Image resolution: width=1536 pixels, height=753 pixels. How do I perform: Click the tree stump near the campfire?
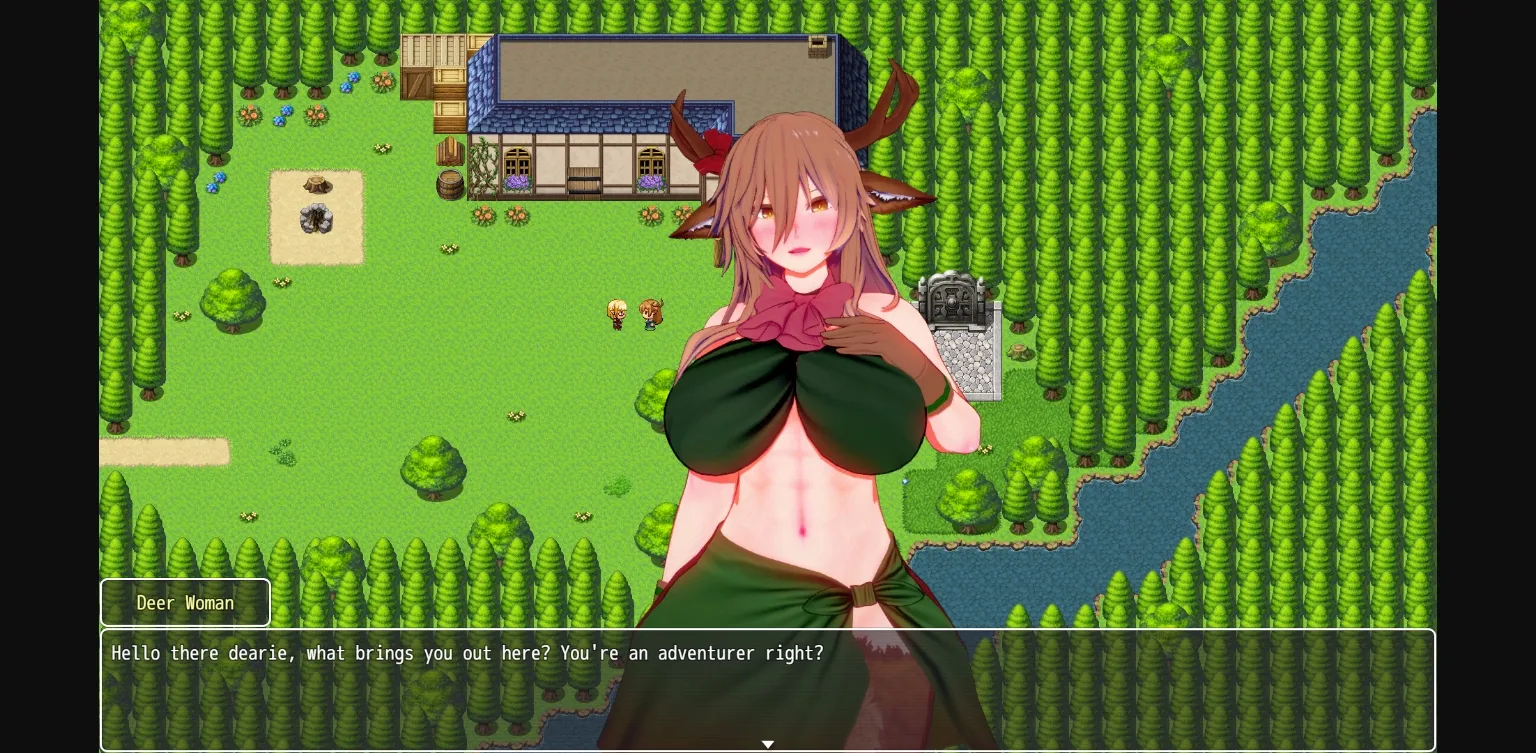(x=318, y=182)
